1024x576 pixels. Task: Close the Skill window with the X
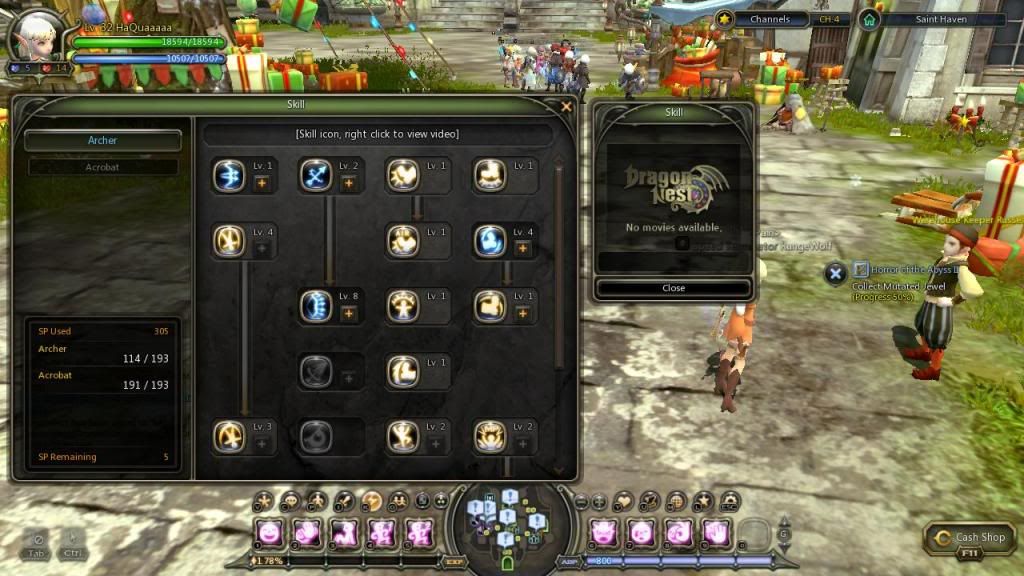coord(567,106)
